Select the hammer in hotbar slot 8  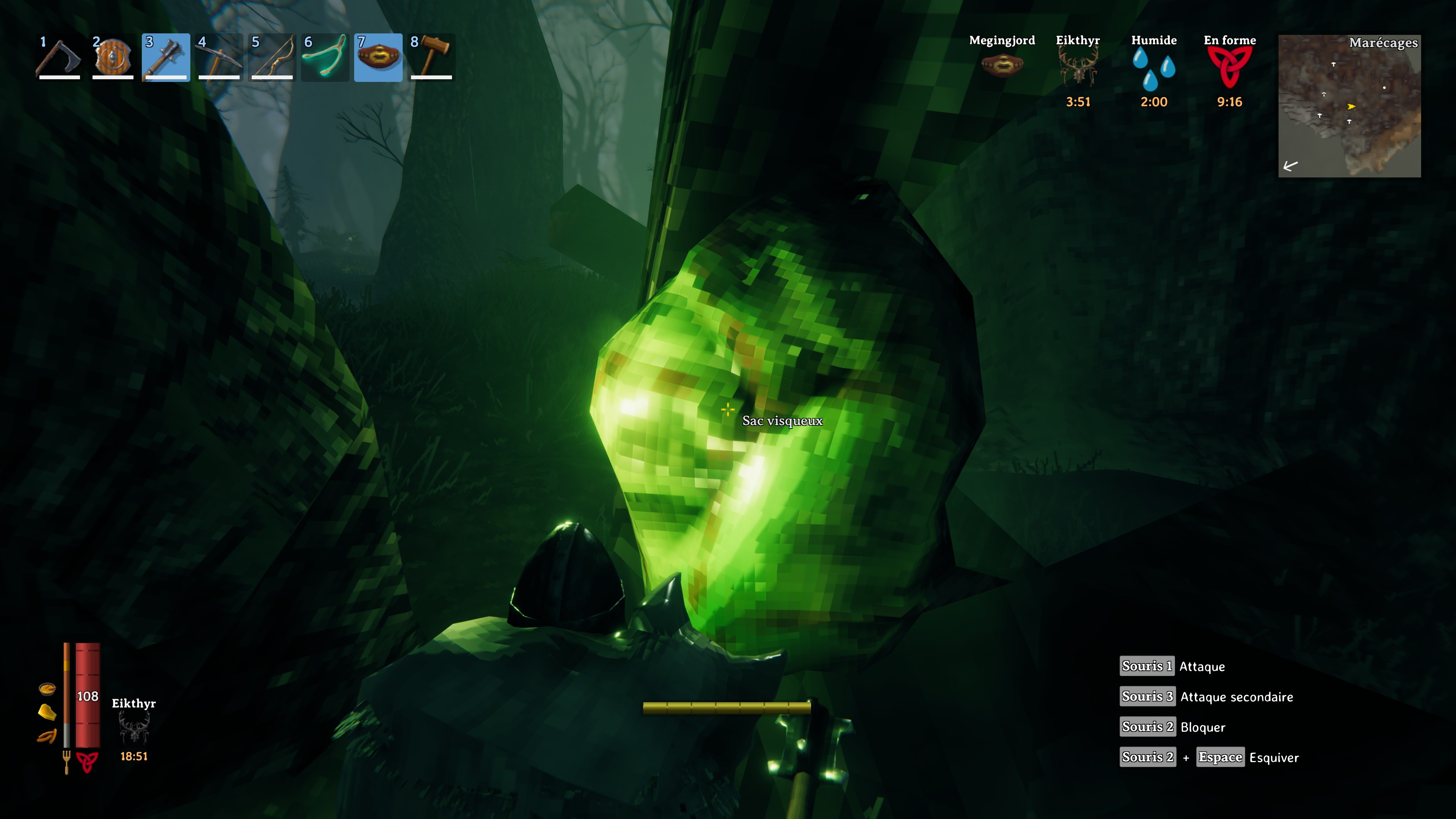click(x=431, y=56)
